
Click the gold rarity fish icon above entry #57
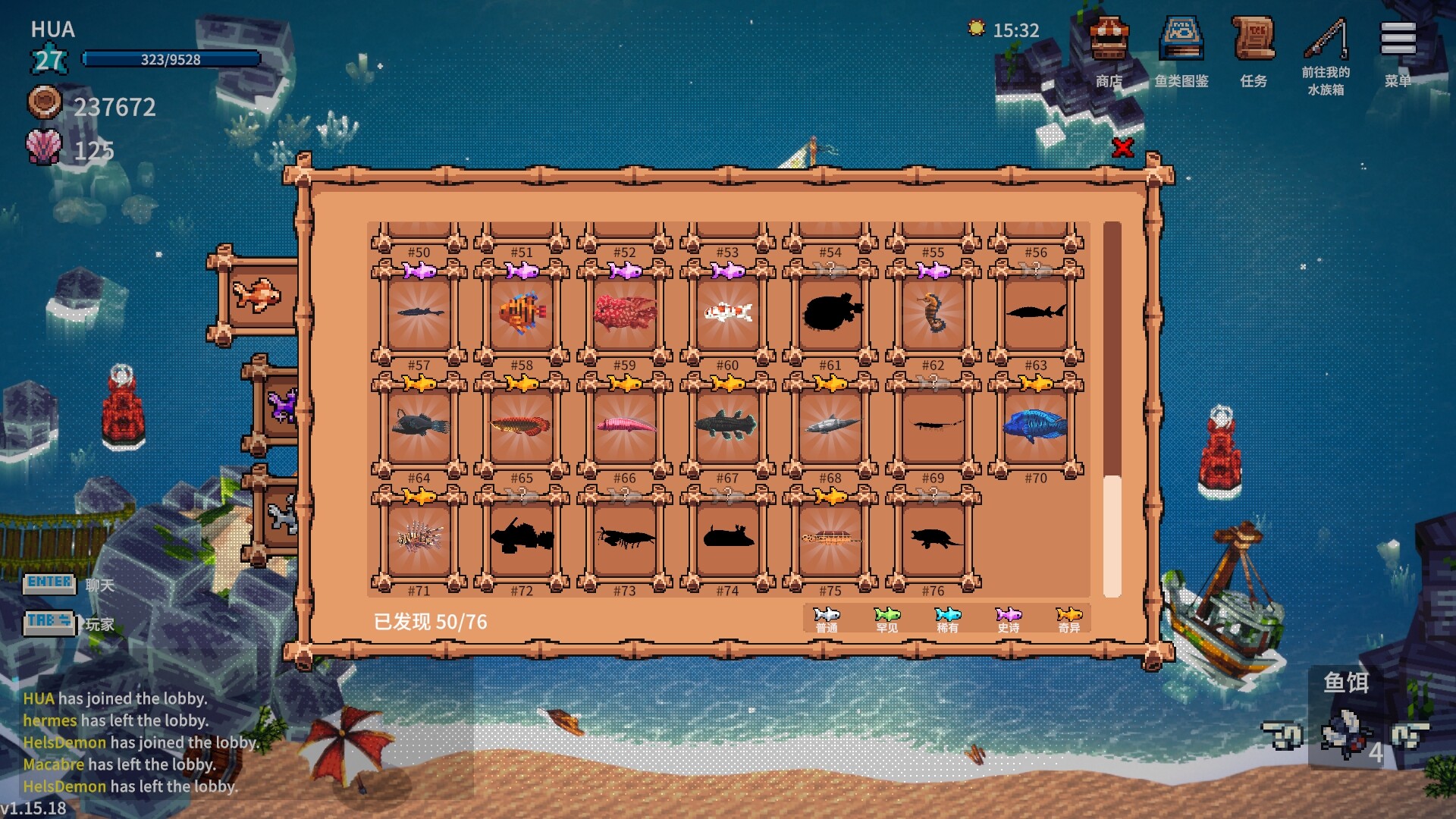pyautogui.click(x=419, y=383)
